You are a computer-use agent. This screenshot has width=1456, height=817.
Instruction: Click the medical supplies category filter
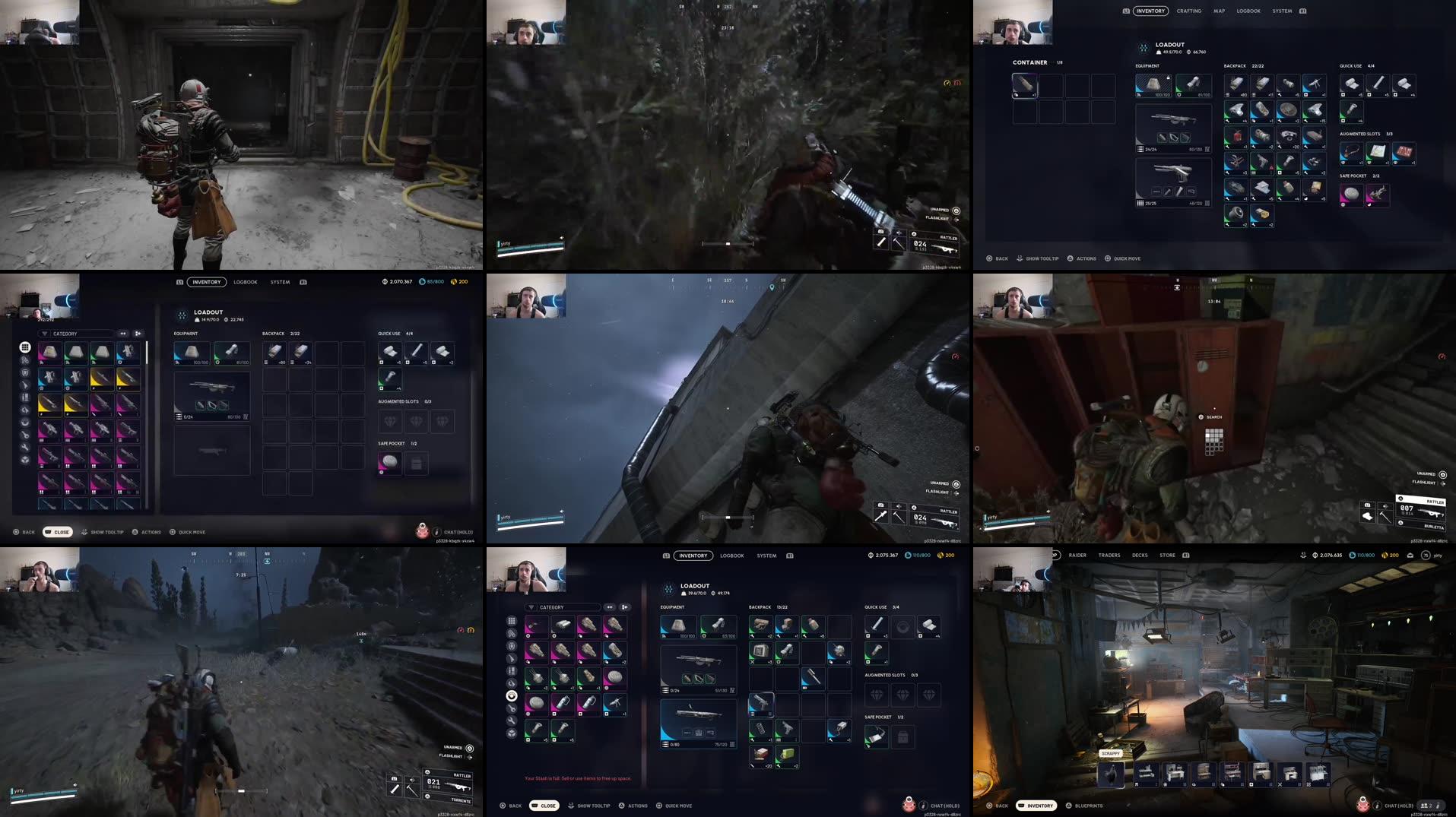25,423
